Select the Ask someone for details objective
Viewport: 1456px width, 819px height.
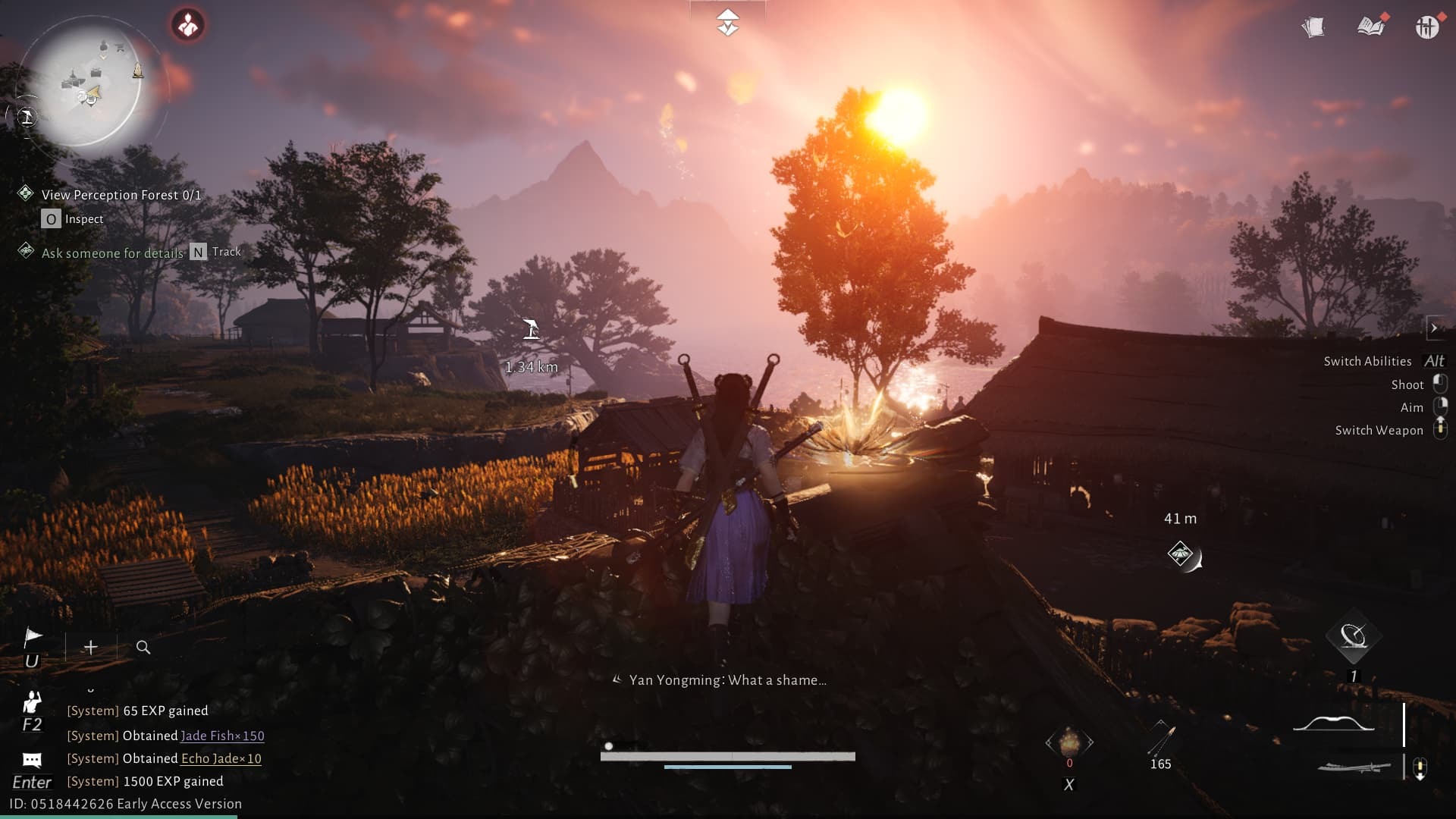[x=112, y=252]
